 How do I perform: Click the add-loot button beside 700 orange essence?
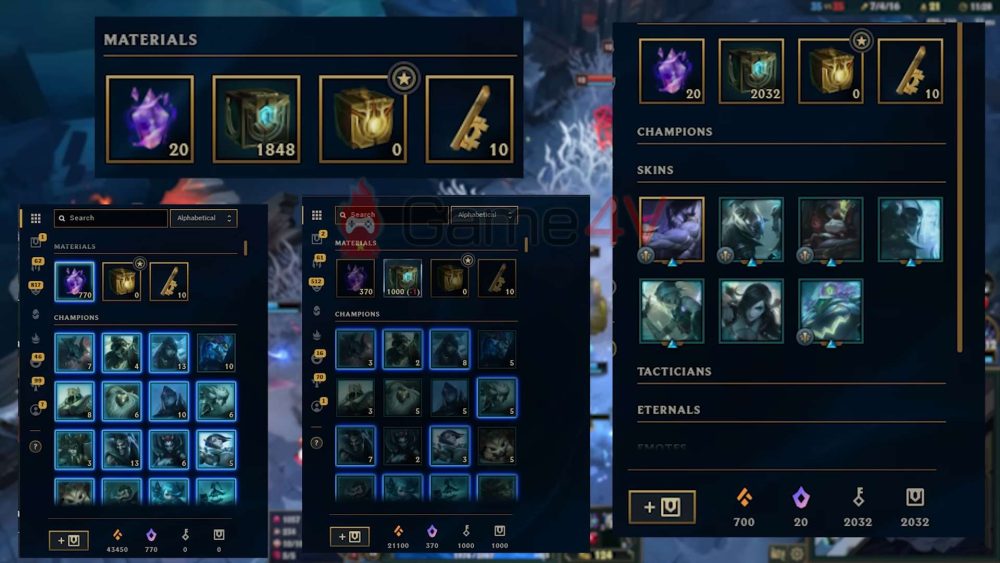661,507
